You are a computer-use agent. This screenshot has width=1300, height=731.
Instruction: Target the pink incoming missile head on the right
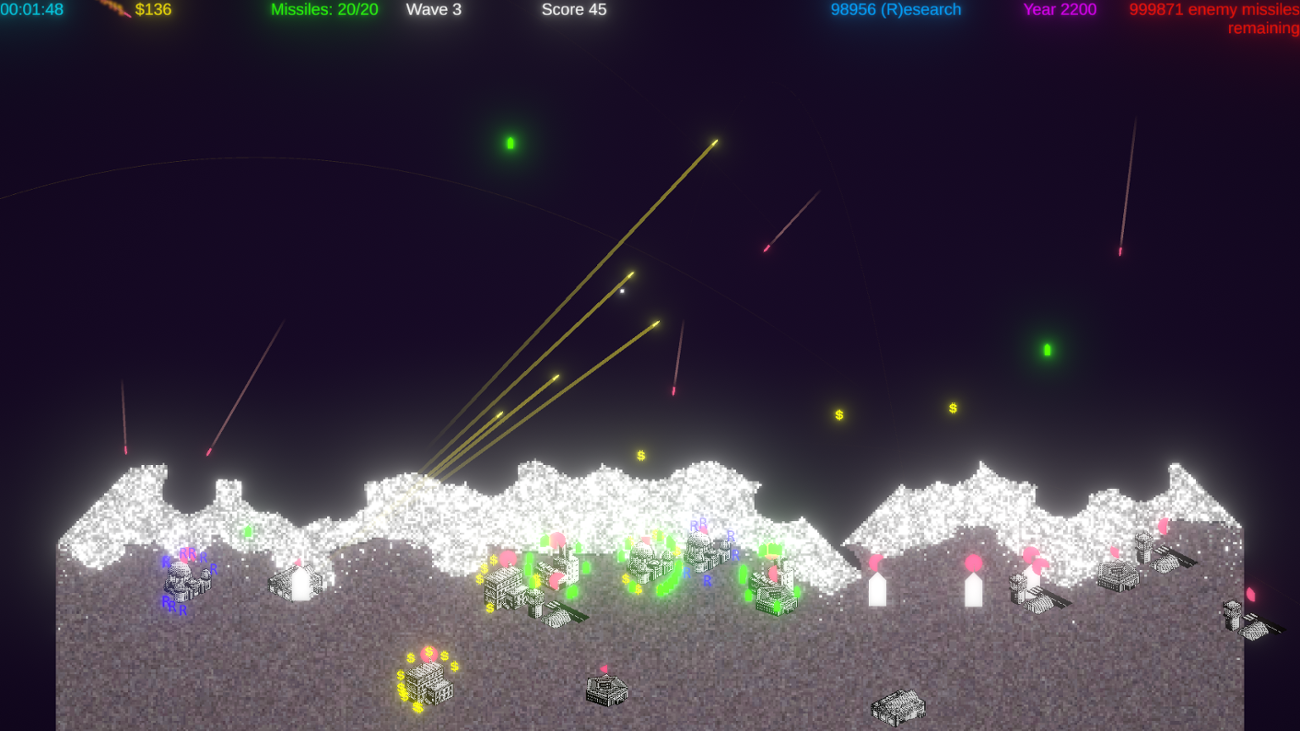pyautogui.click(x=1120, y=250)
